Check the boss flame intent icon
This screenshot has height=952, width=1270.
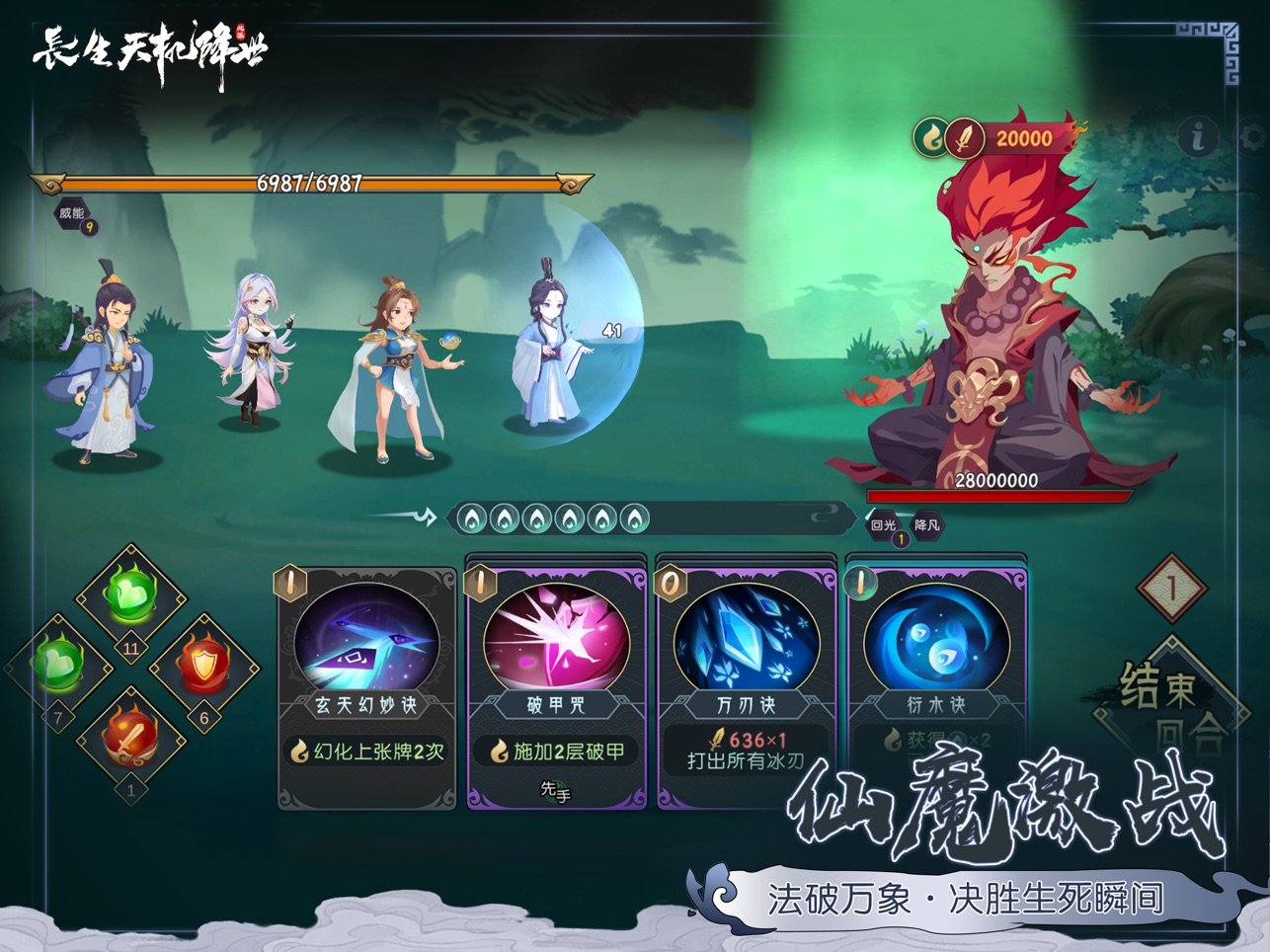(930, 137)
